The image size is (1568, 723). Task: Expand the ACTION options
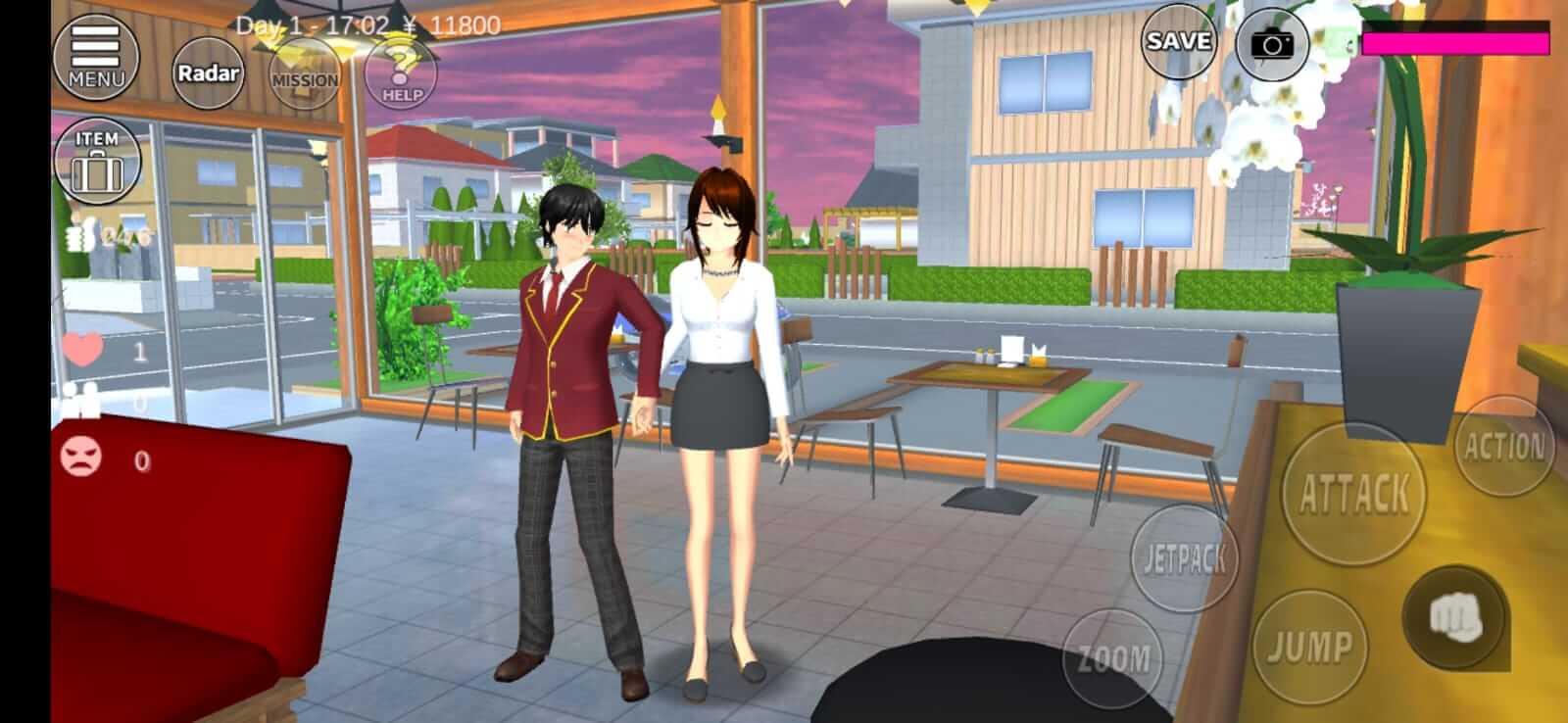pos(1503,446)
